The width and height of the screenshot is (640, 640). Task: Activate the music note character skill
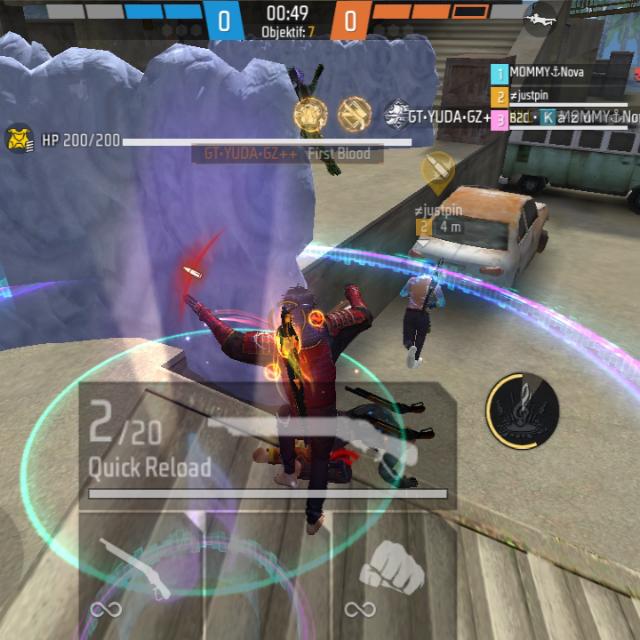click(523, 411)
